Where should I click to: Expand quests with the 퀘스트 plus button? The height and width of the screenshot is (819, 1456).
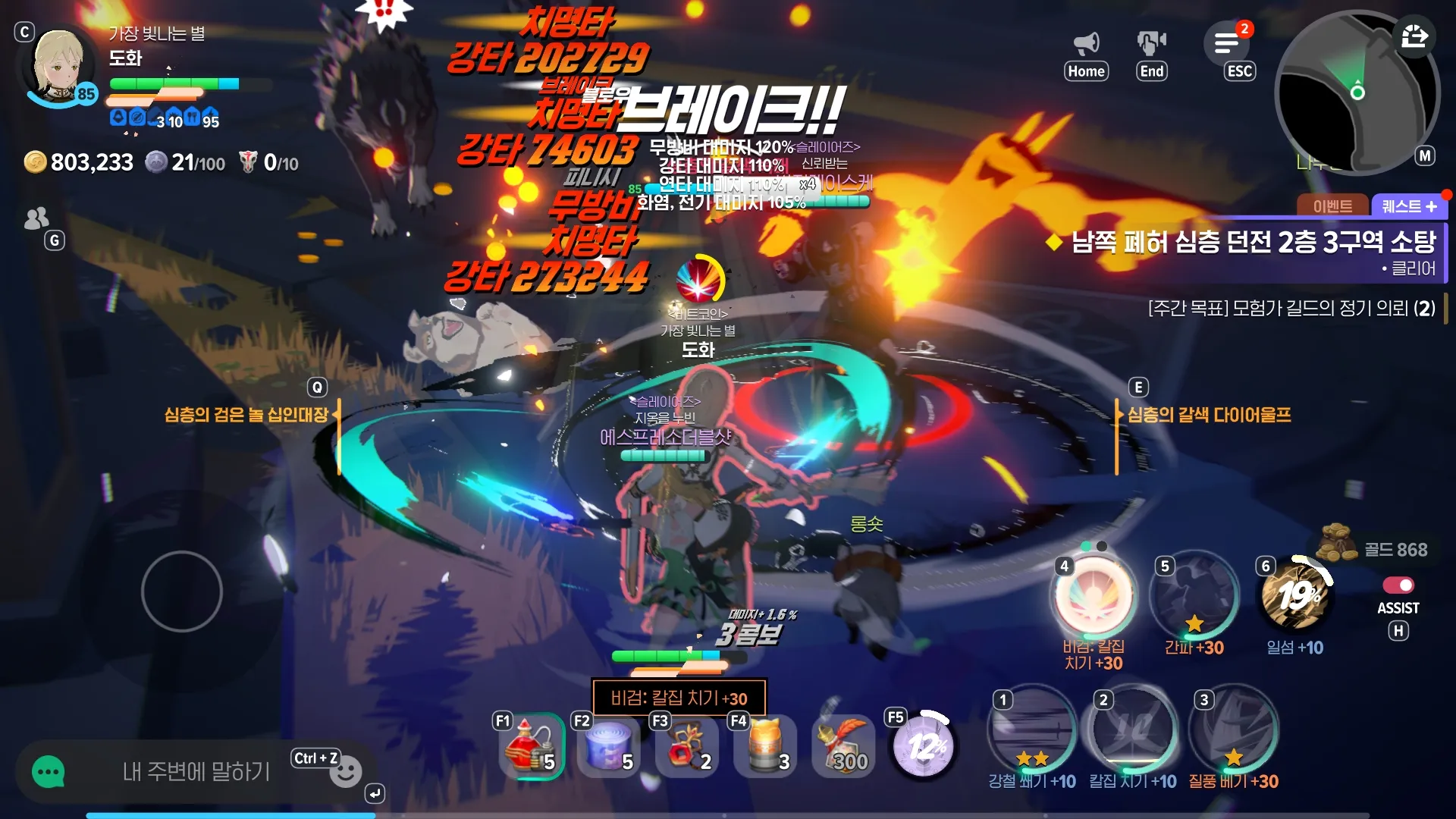(x=1432, y=206)
